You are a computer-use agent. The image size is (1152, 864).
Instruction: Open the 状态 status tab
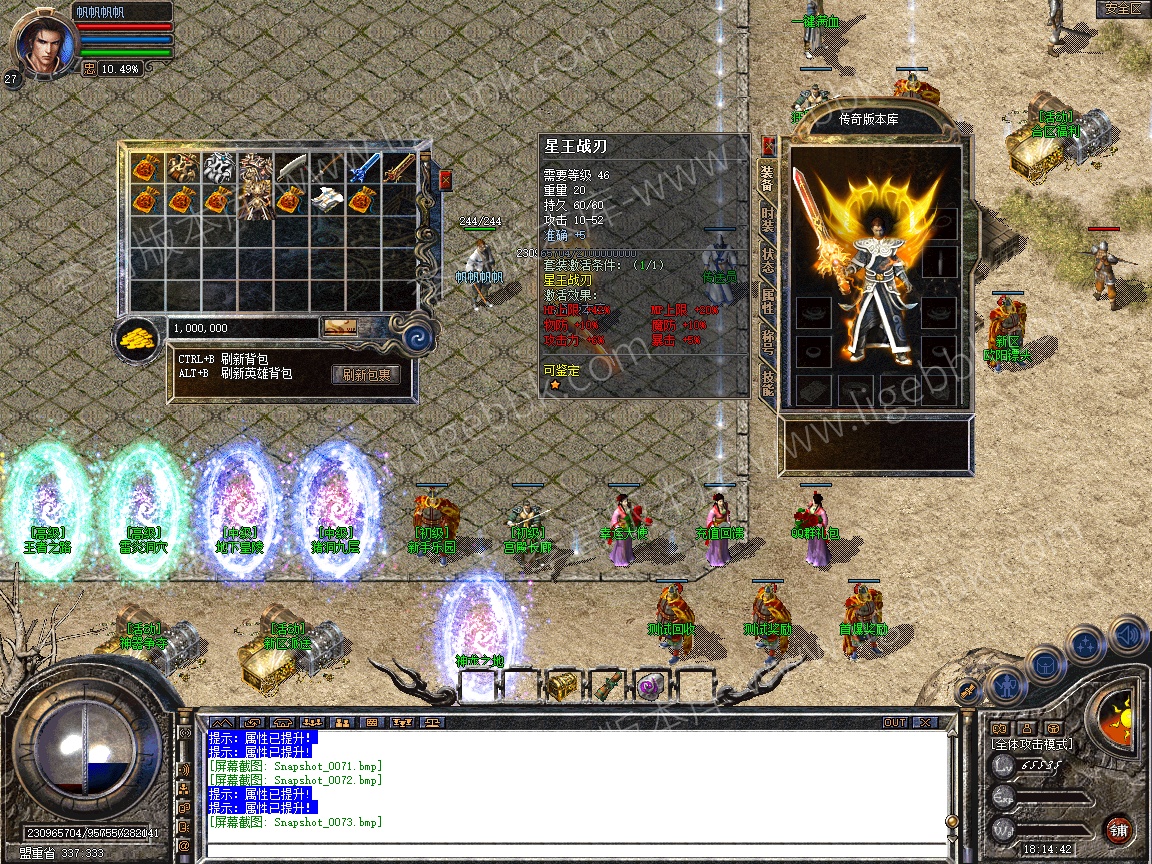click(767, 262)
